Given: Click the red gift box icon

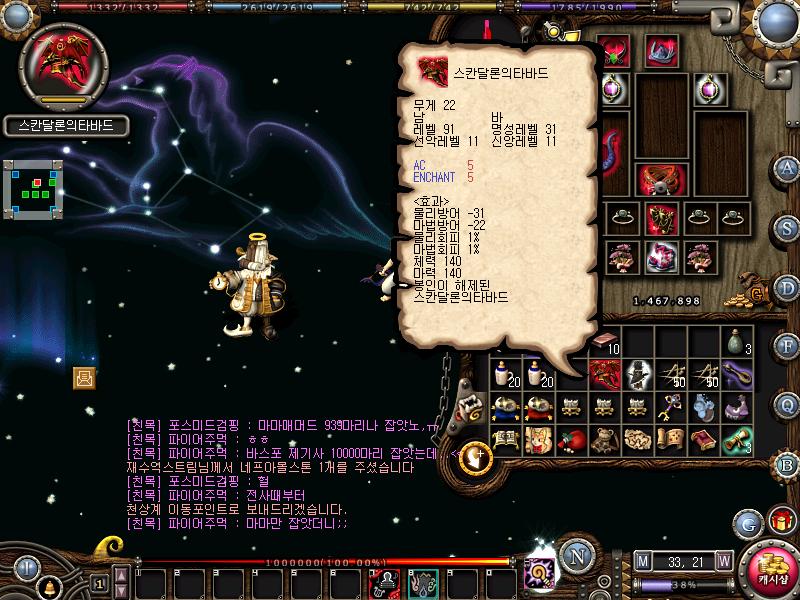Looking at the screenshot, I should tap(779, 521).
